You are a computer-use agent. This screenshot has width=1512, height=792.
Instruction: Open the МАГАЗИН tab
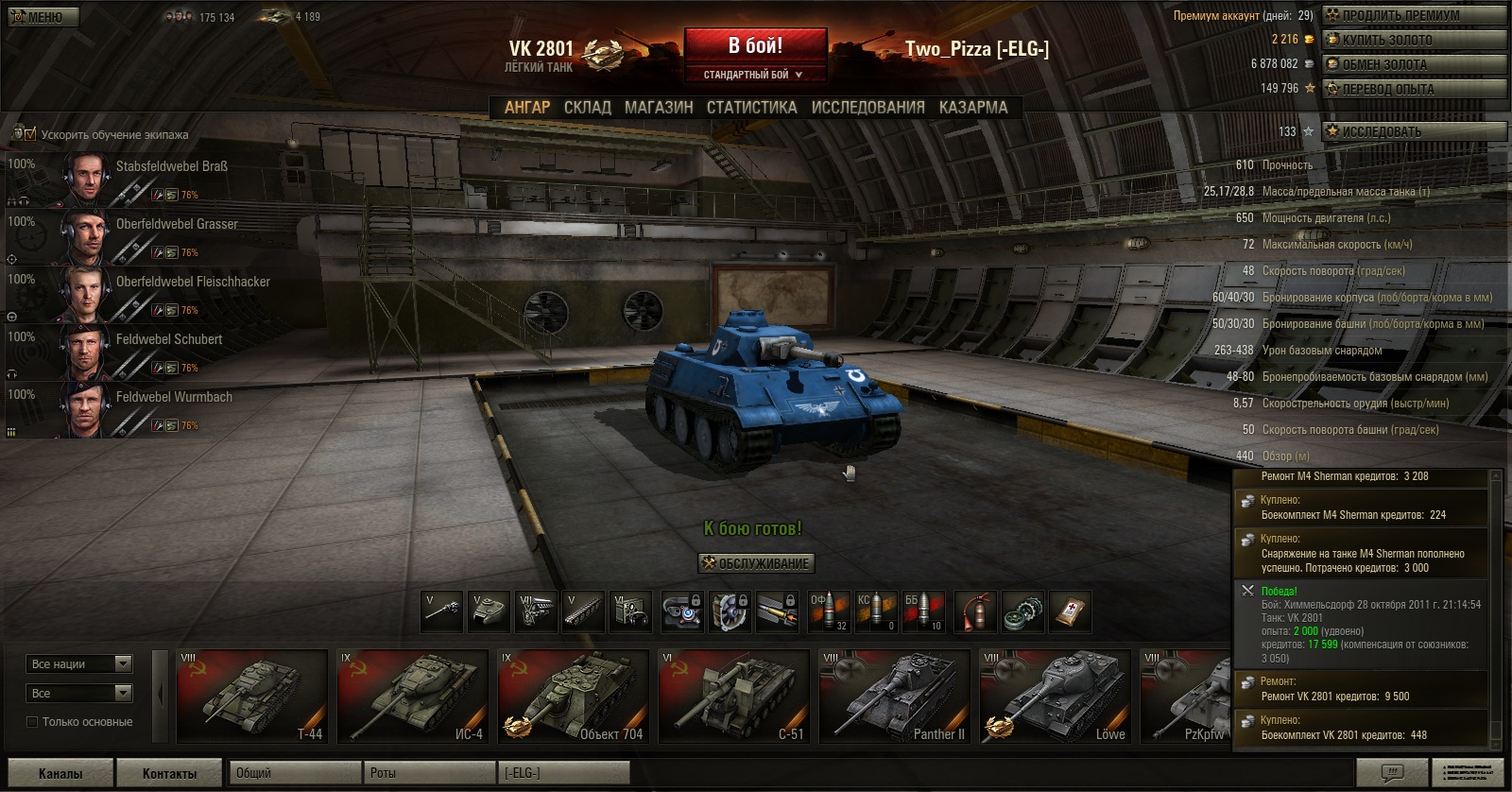[x=659, y=108]
